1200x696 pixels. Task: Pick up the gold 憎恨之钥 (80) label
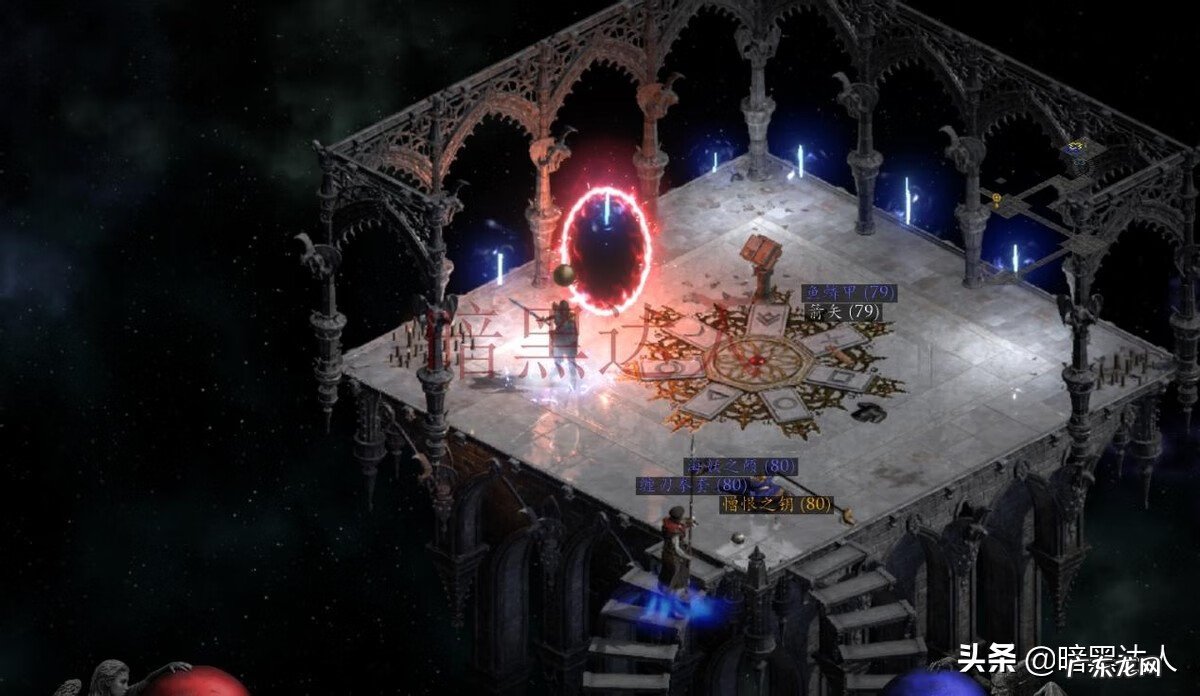[776, 504]
